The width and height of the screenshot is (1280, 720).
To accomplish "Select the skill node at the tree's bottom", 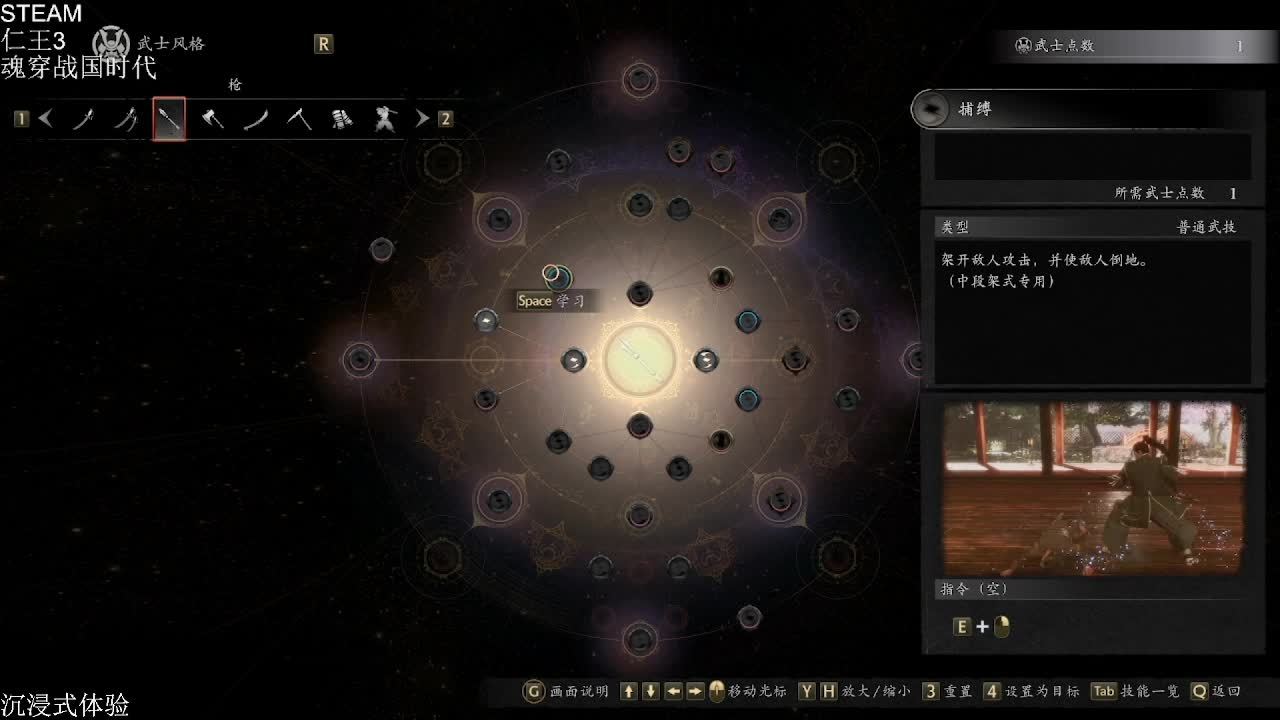I will coord(640,638).
